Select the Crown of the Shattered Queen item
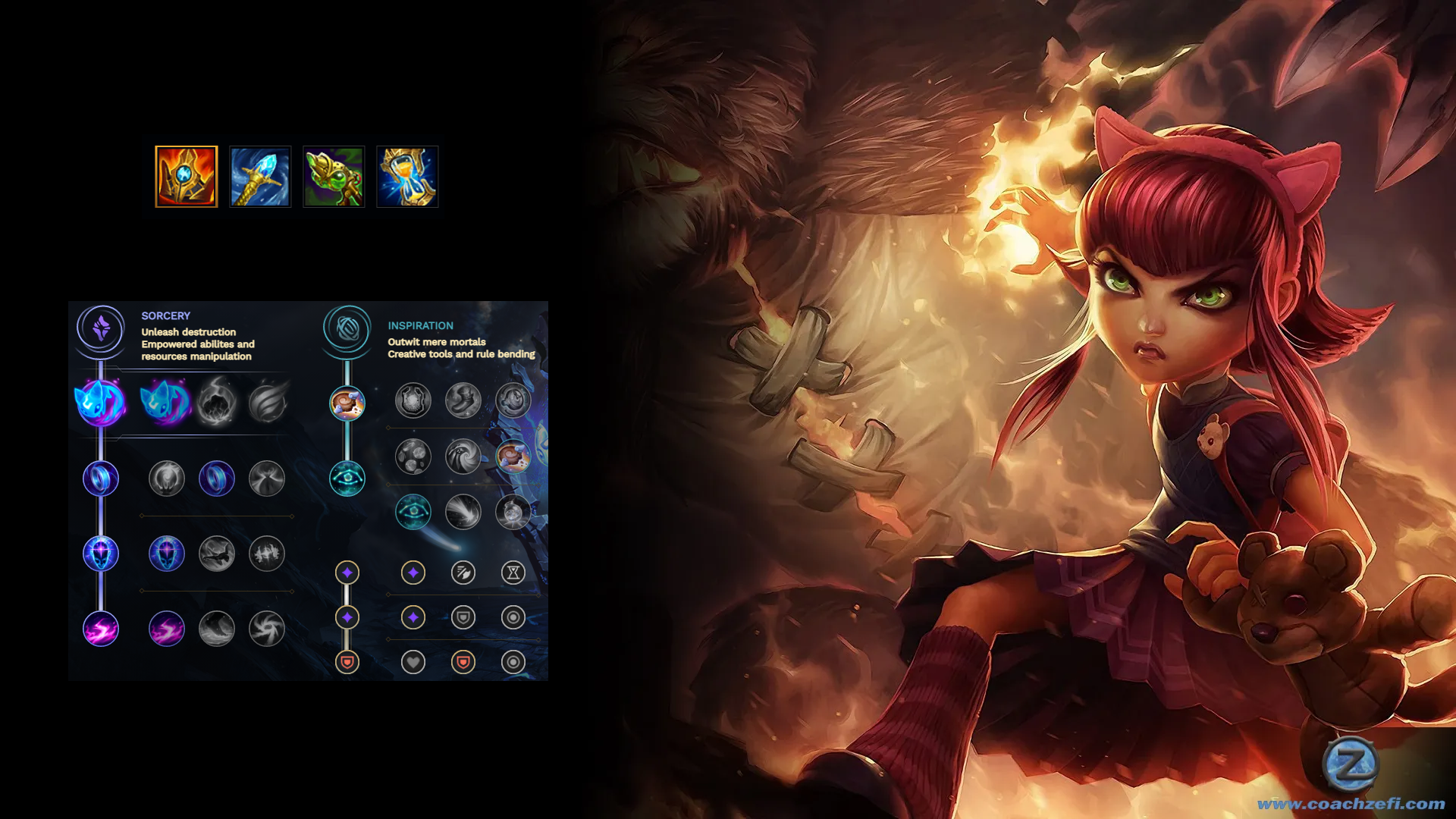 pyautogui.click(x=186, y=177)
